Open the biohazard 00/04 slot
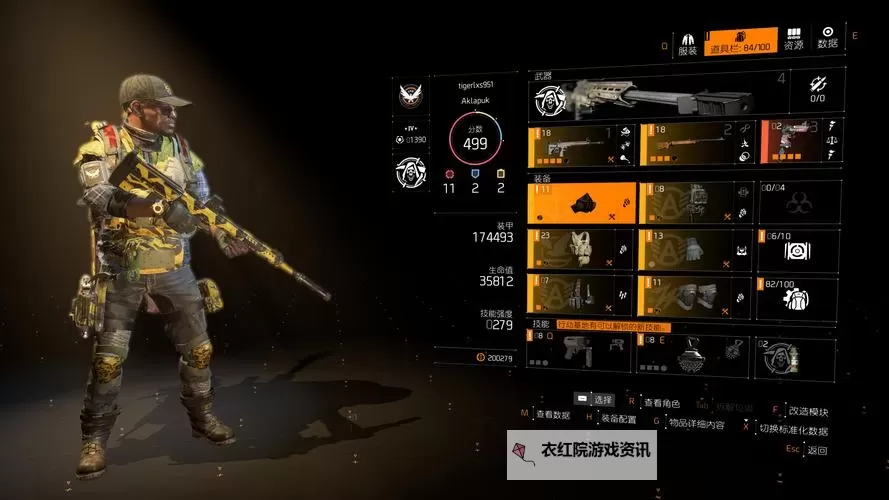 tap(798, 203)
